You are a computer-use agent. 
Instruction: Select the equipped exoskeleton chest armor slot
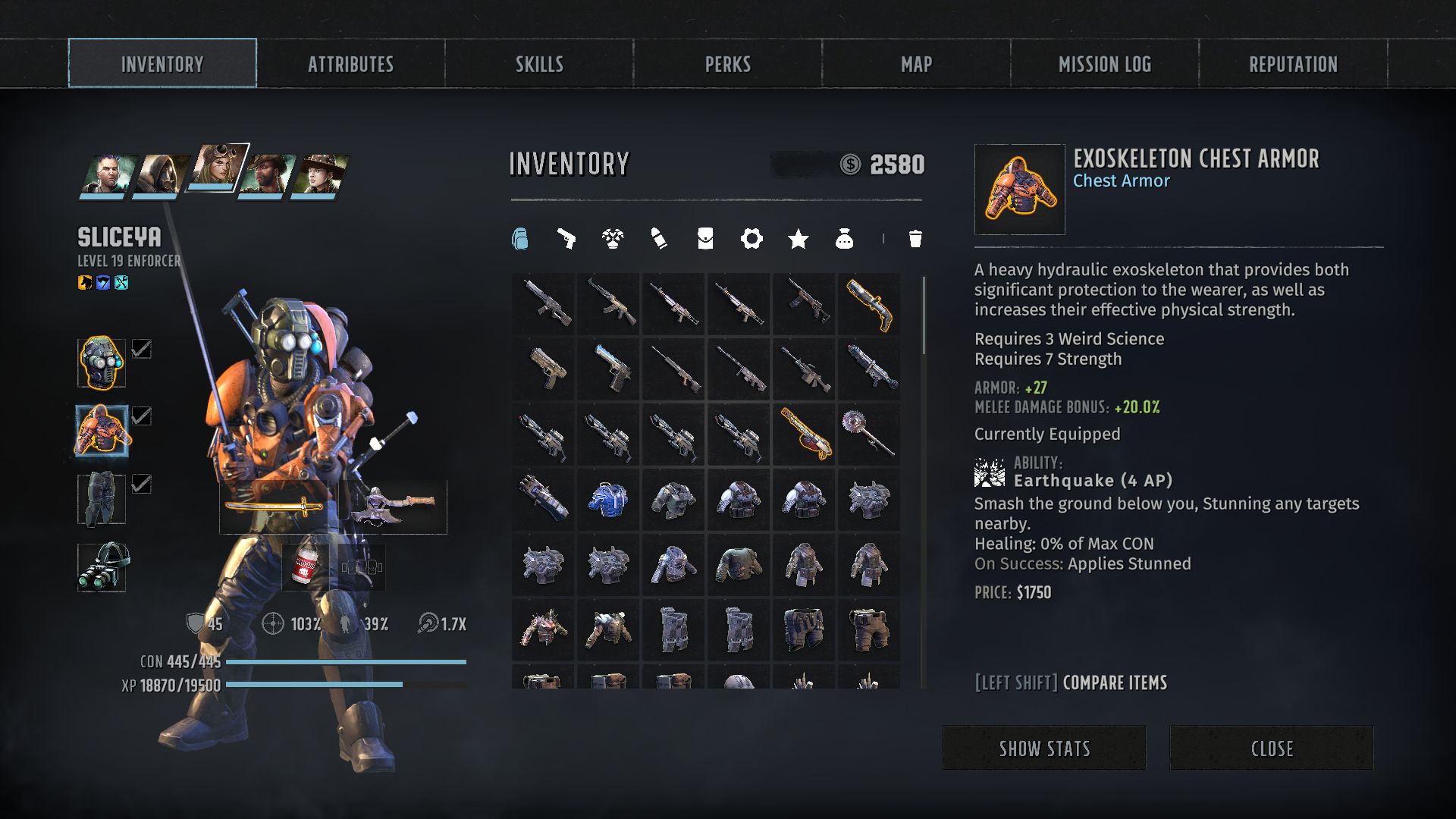coord(102,431)
